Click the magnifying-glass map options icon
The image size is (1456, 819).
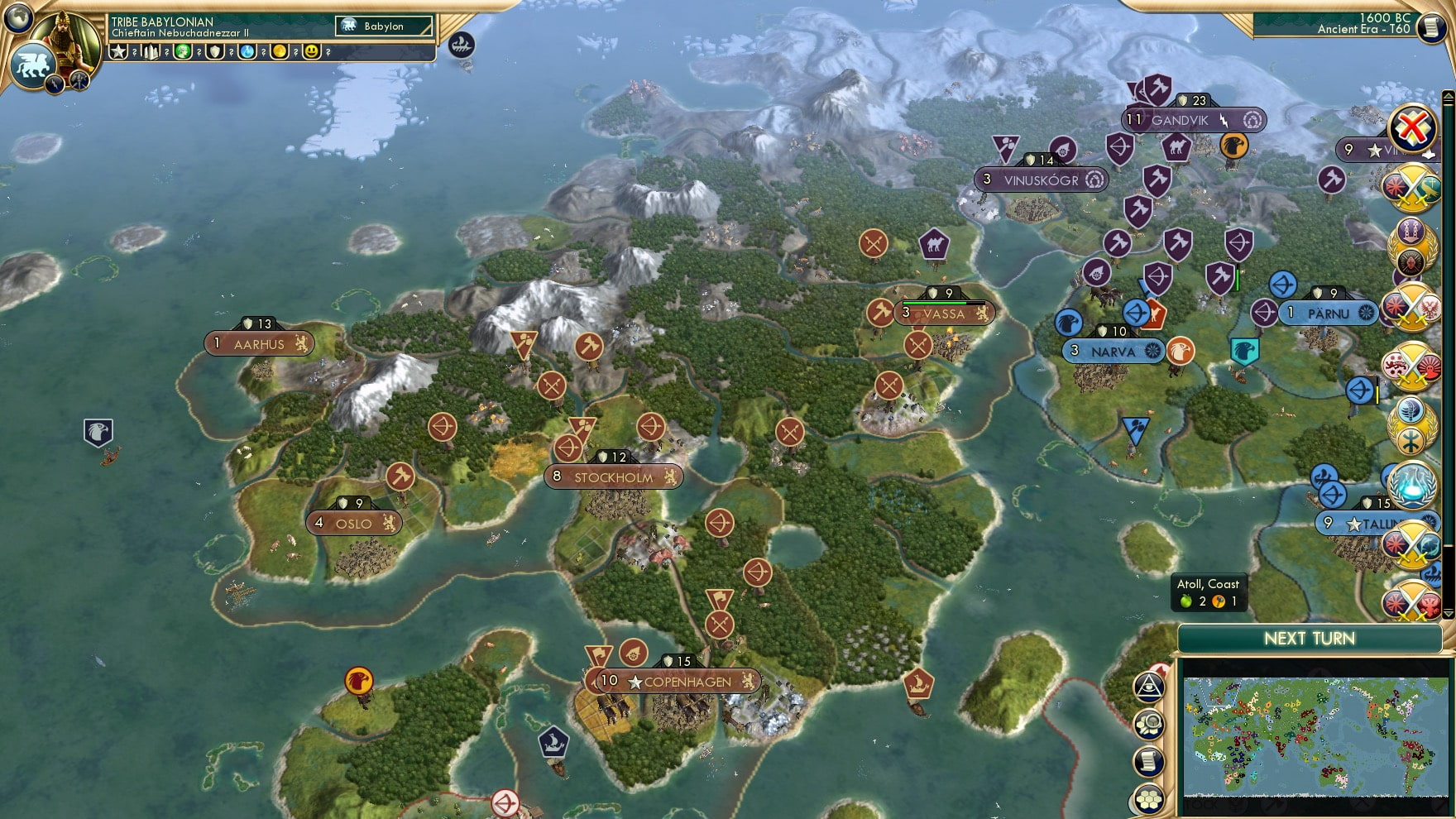(x=1149, y=722)
